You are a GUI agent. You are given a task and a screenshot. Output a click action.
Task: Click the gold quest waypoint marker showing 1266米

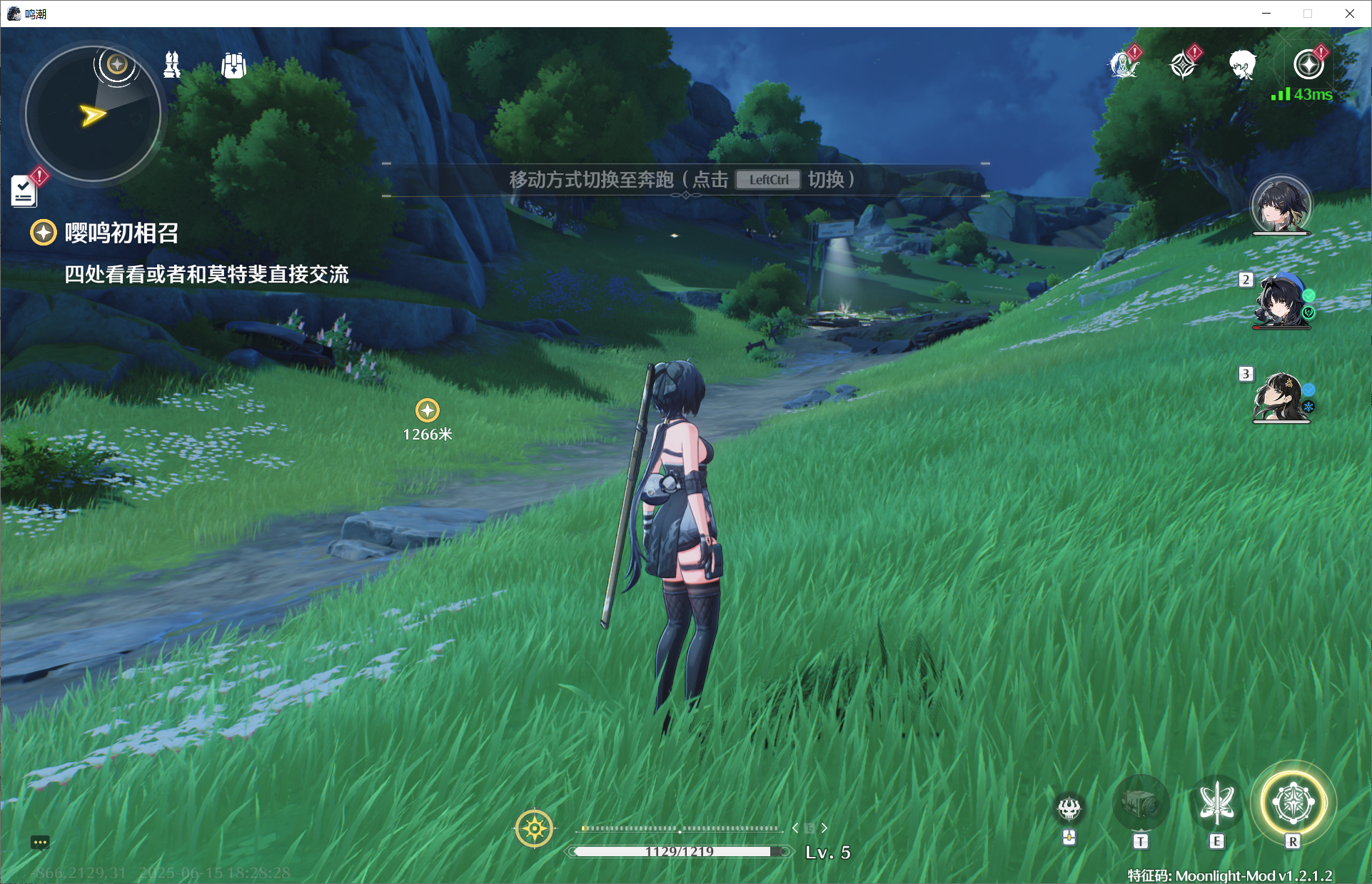[427, 410]
